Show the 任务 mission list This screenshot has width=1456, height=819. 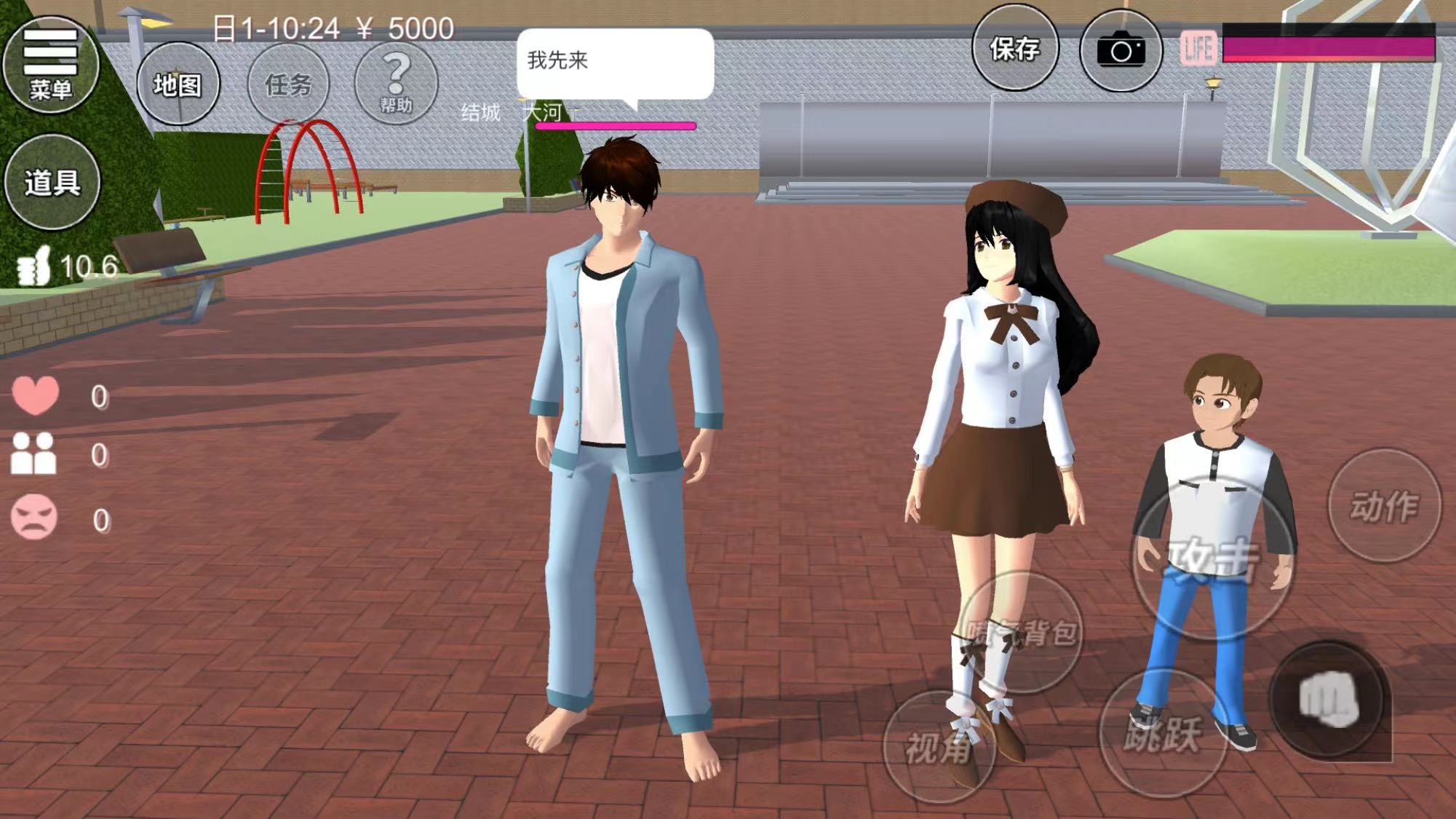pos(288,84)
